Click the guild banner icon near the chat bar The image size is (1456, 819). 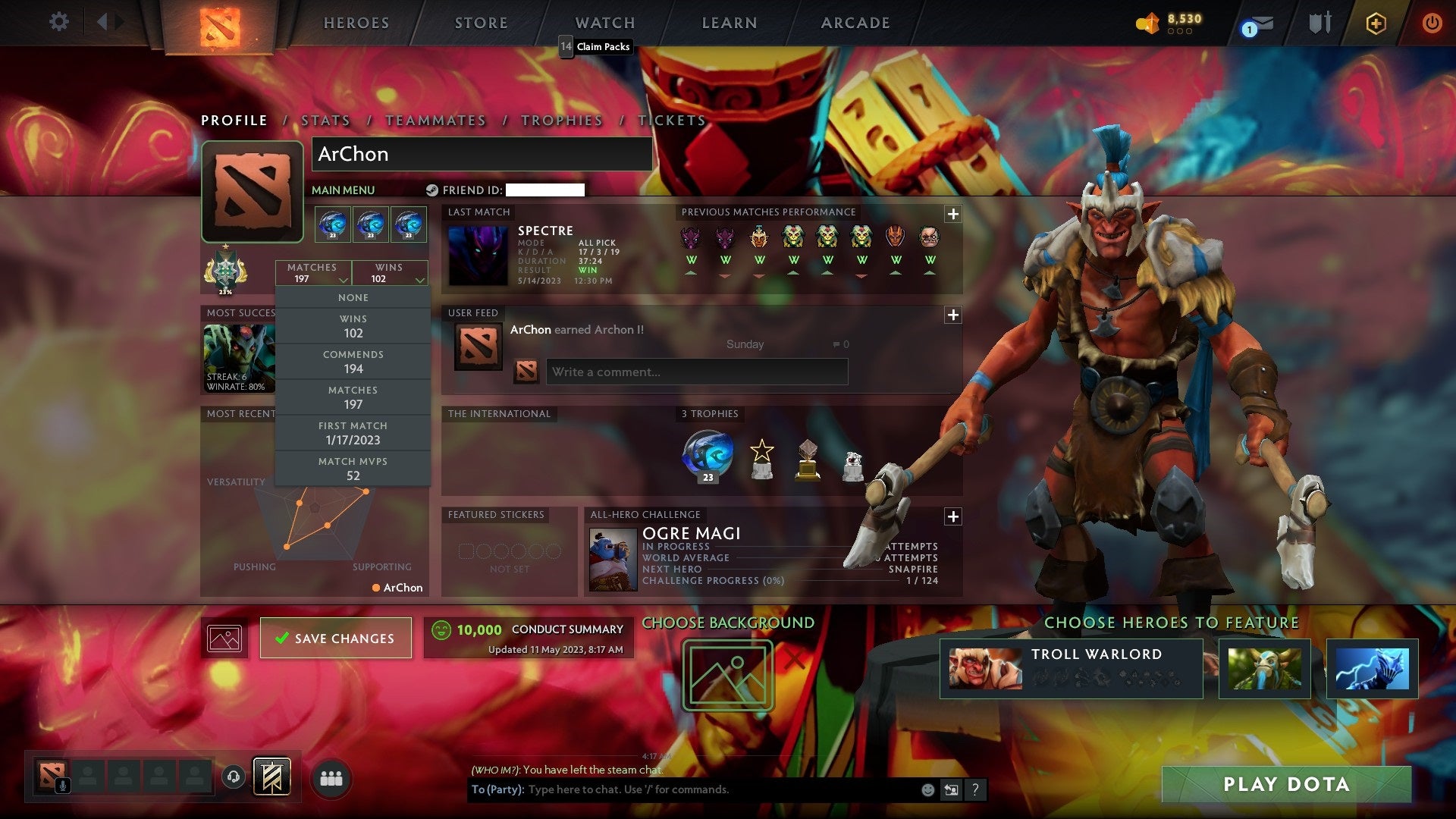tap(271, 778)
